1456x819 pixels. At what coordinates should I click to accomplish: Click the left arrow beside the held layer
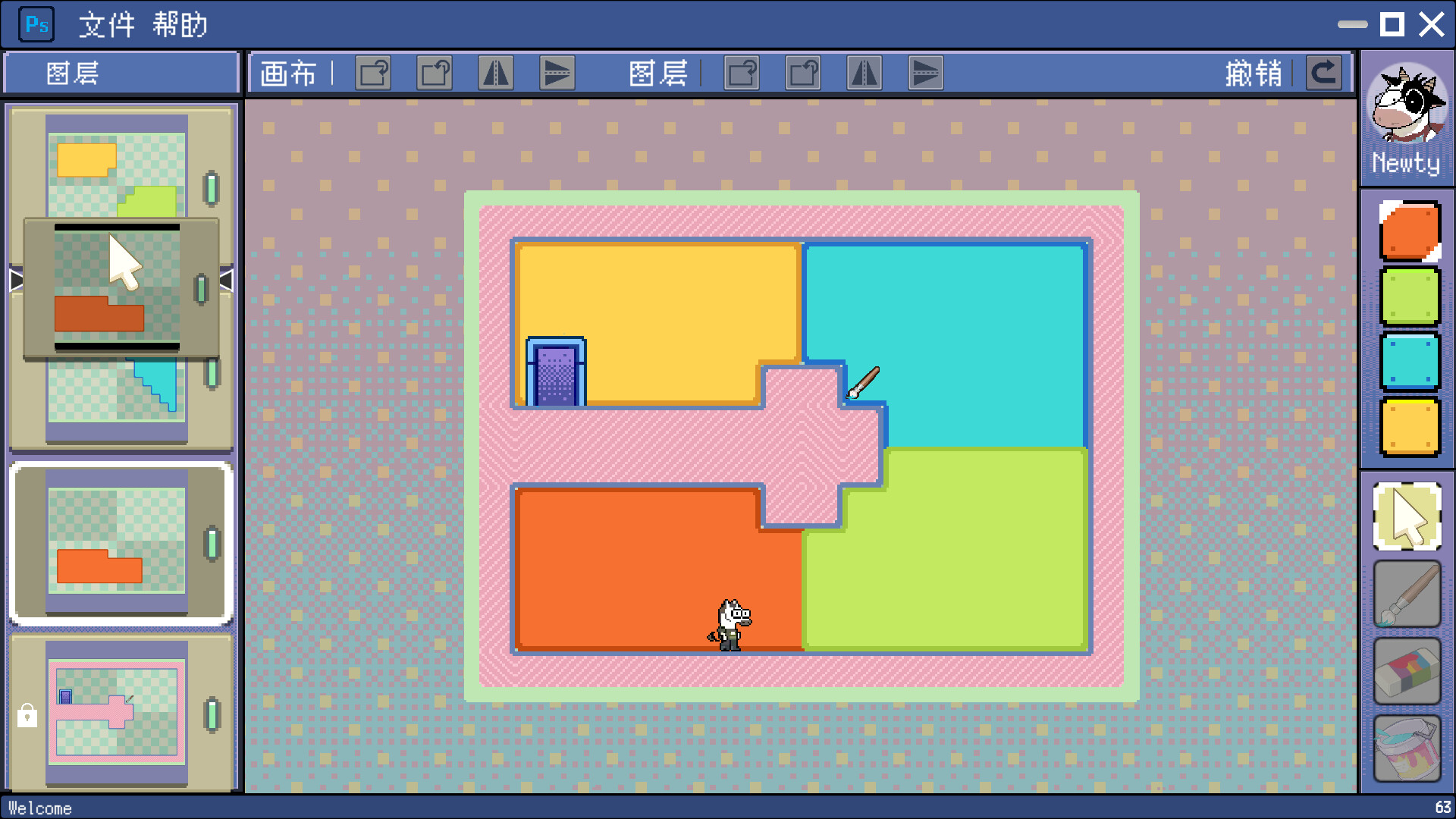pyautogui.click(x=17, y=280)
